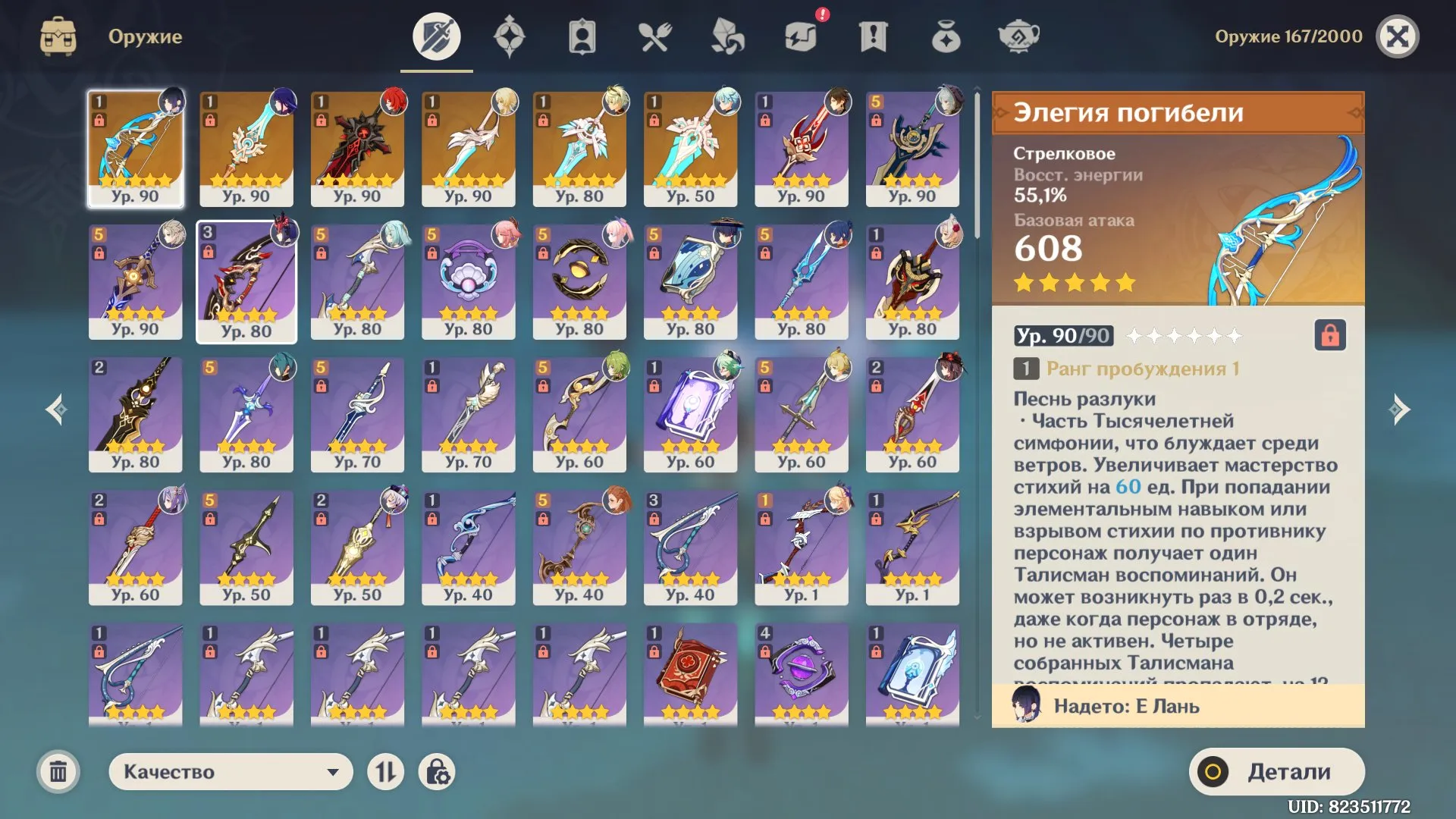This screenshot has height=819, width=1456.
Task: Open the Gadgets category with notification badge
Action: click(802, 36)
